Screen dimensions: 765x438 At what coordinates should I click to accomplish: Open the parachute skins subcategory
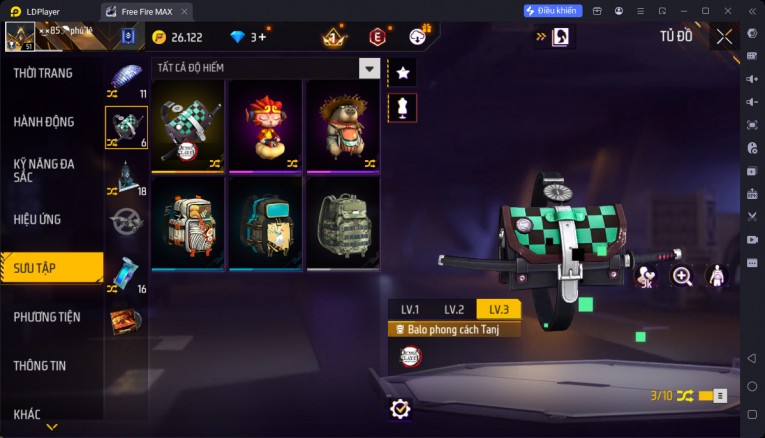click(127, 78)
